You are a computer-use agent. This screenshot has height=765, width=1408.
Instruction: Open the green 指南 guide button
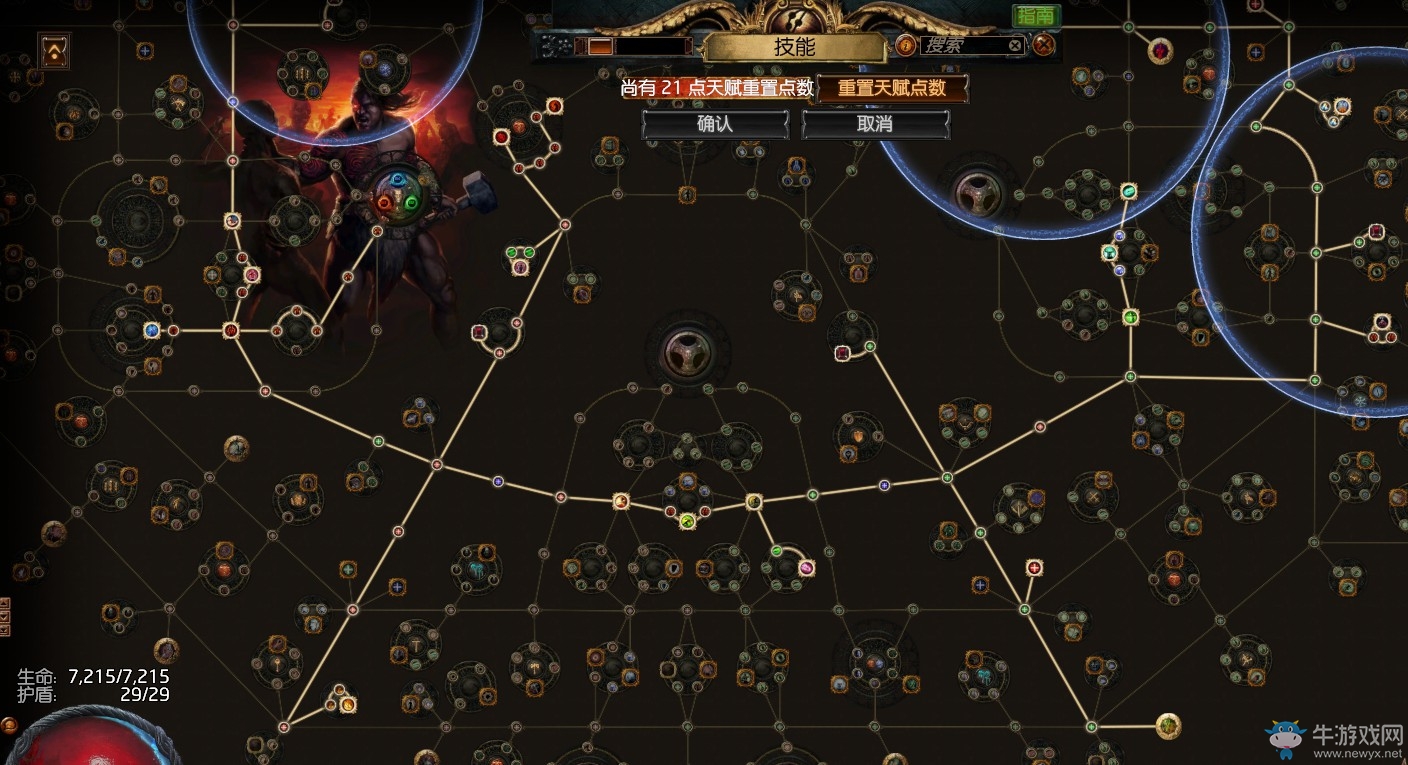pos(1036,15)
